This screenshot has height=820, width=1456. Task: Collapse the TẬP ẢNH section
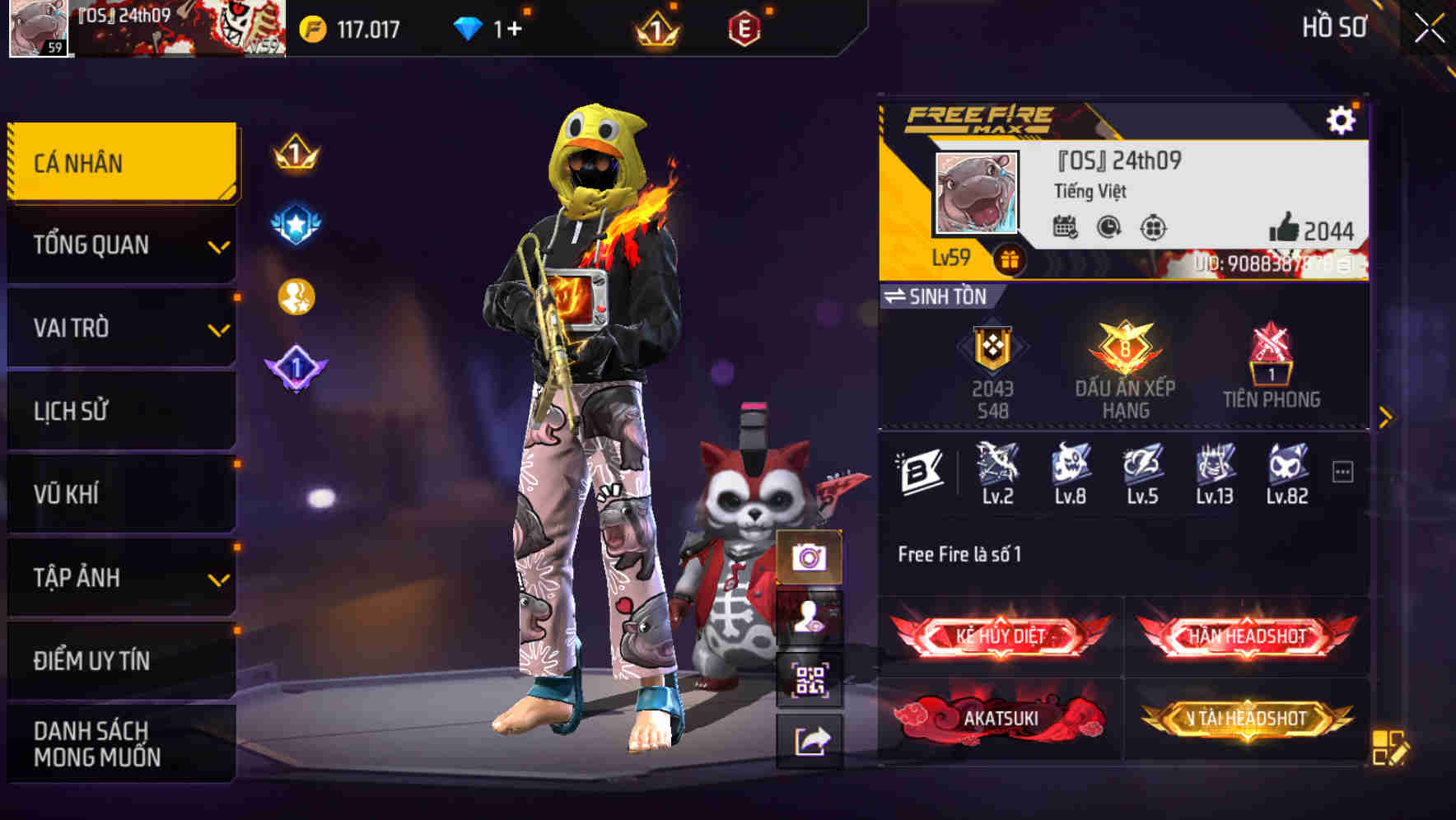pos(121,578)
